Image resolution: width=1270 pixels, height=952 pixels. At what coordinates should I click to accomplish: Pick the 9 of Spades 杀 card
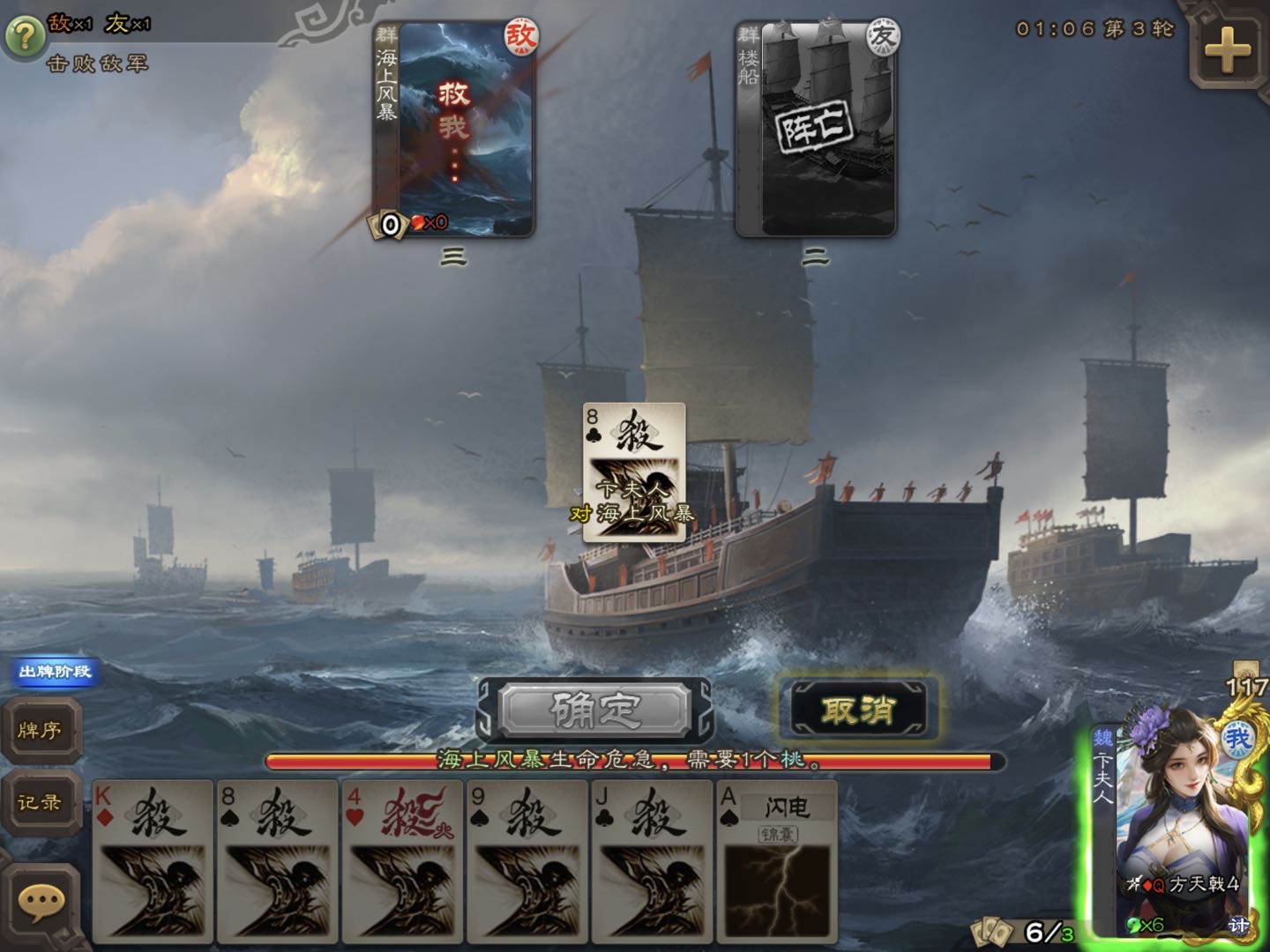tap(527, 859)
